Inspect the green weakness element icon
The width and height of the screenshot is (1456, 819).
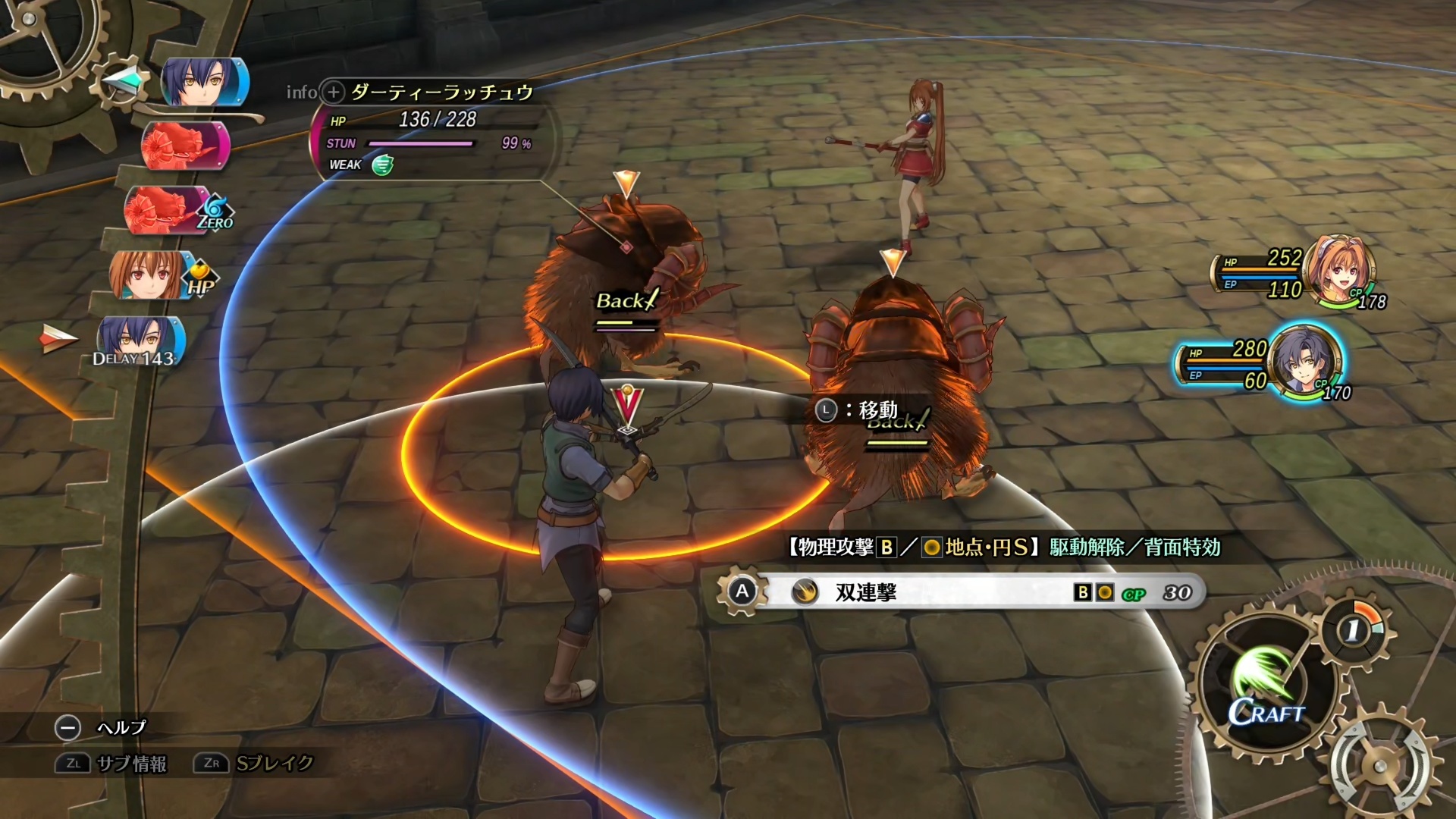[x=383, y=165]
